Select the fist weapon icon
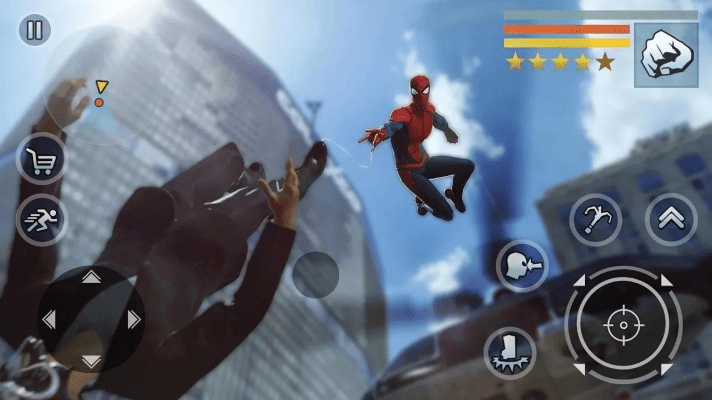 click(x=666, y=55)
